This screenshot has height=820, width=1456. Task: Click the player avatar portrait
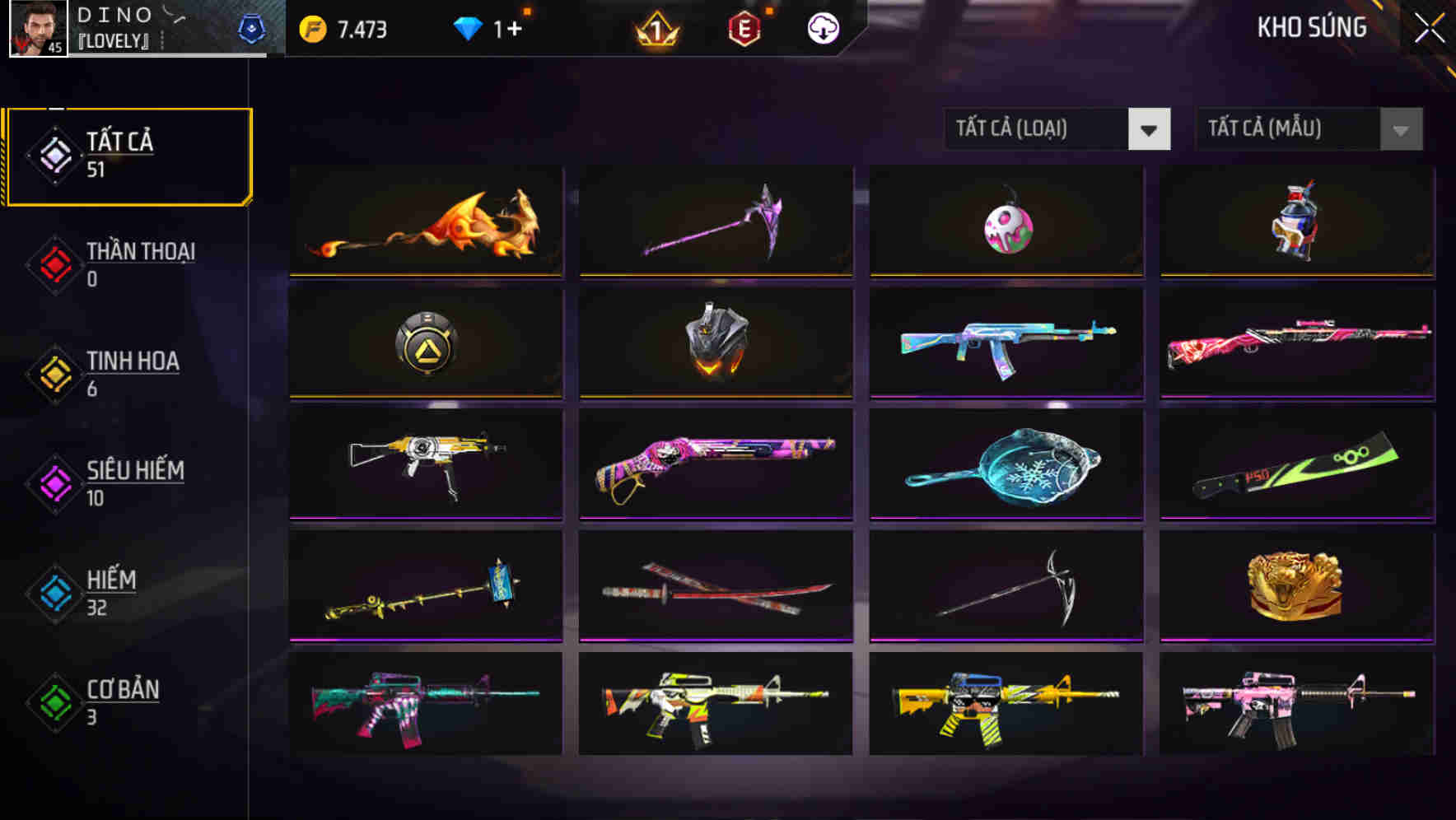pyautogui.click(x=37, y=27)
